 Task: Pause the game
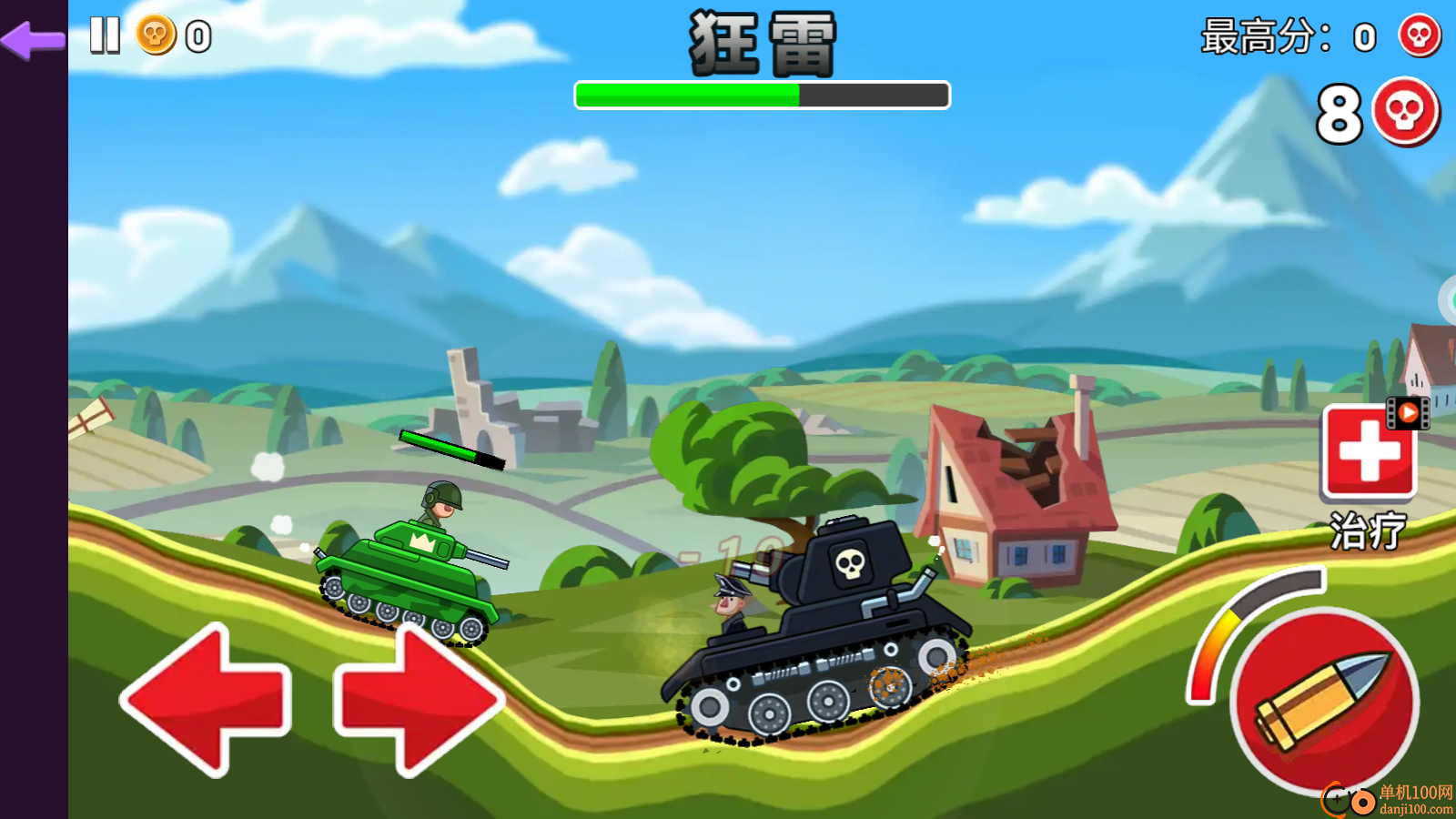click(x=105, y=35)
